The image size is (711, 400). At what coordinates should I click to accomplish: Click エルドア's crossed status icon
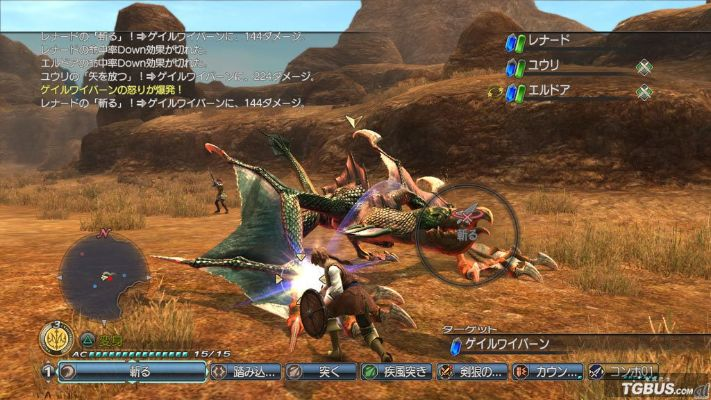(x=645, y=93)
